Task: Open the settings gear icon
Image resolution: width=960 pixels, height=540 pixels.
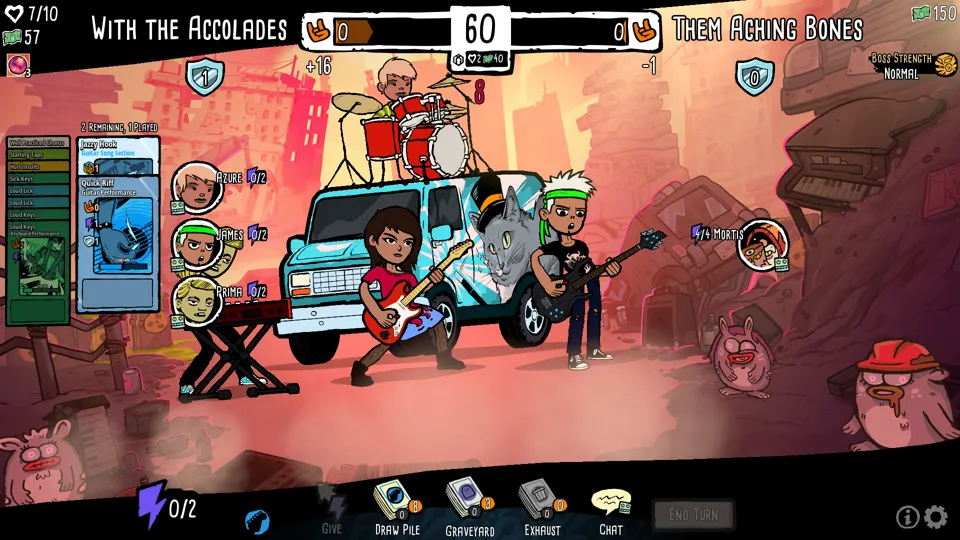Action: point(936,517)
